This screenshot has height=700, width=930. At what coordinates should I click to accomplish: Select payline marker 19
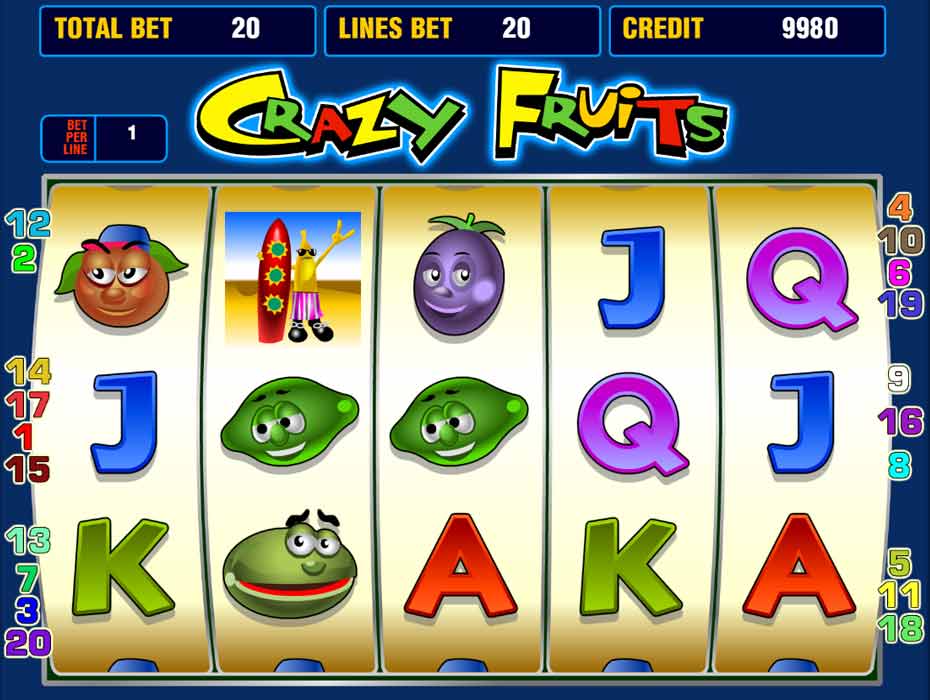point(900,304)
